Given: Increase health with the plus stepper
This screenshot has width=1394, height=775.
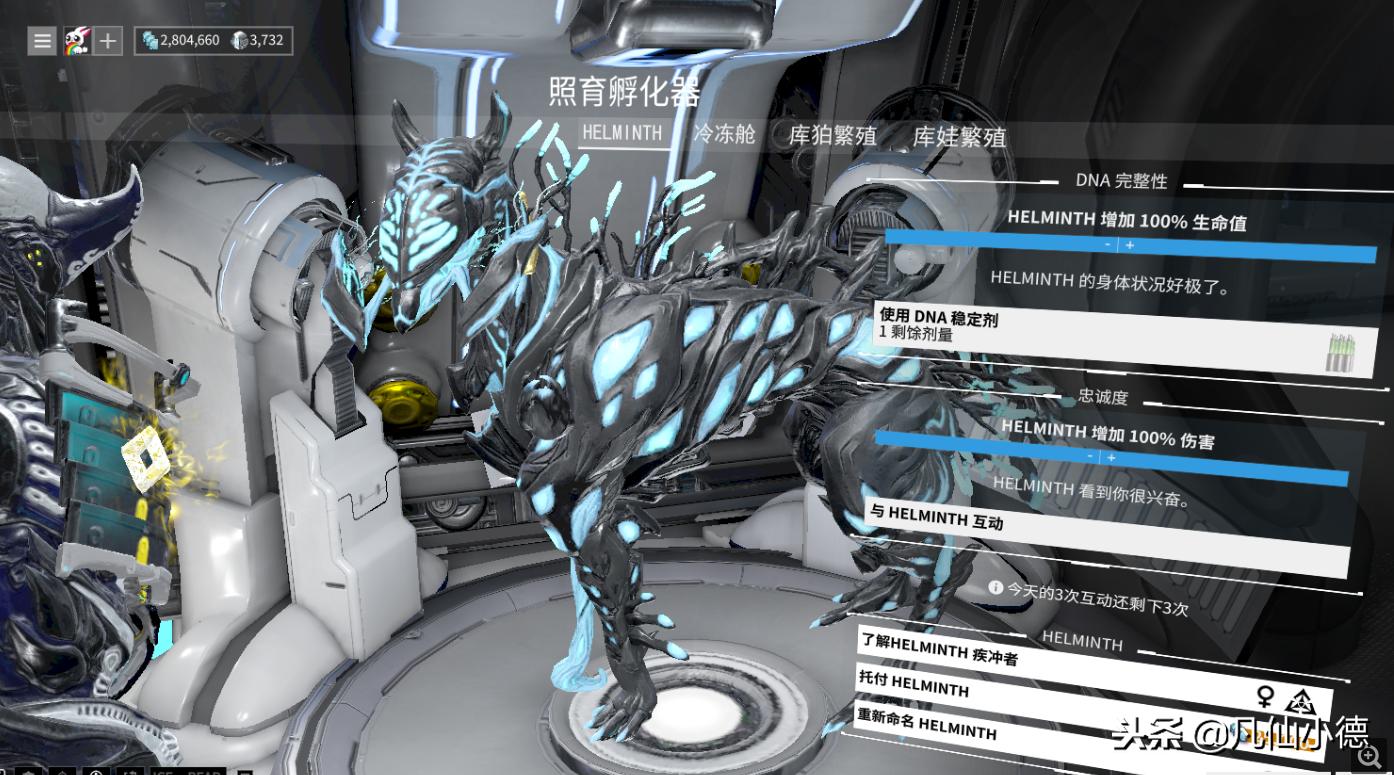Looking at the screenshot, I should coord(1130,245).
